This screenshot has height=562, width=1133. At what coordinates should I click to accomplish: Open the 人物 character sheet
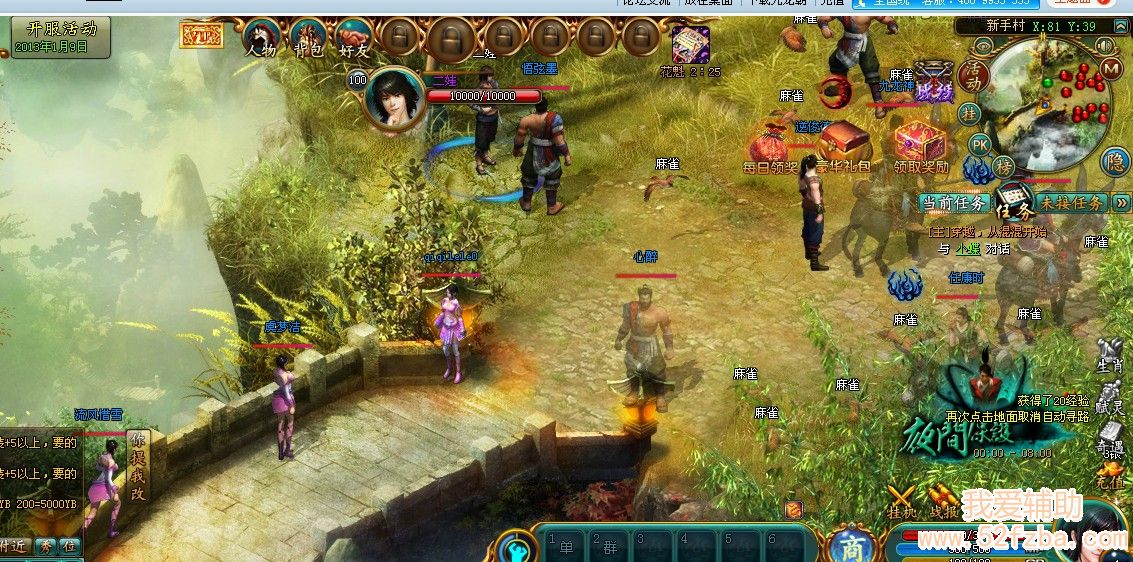[261, 40]
